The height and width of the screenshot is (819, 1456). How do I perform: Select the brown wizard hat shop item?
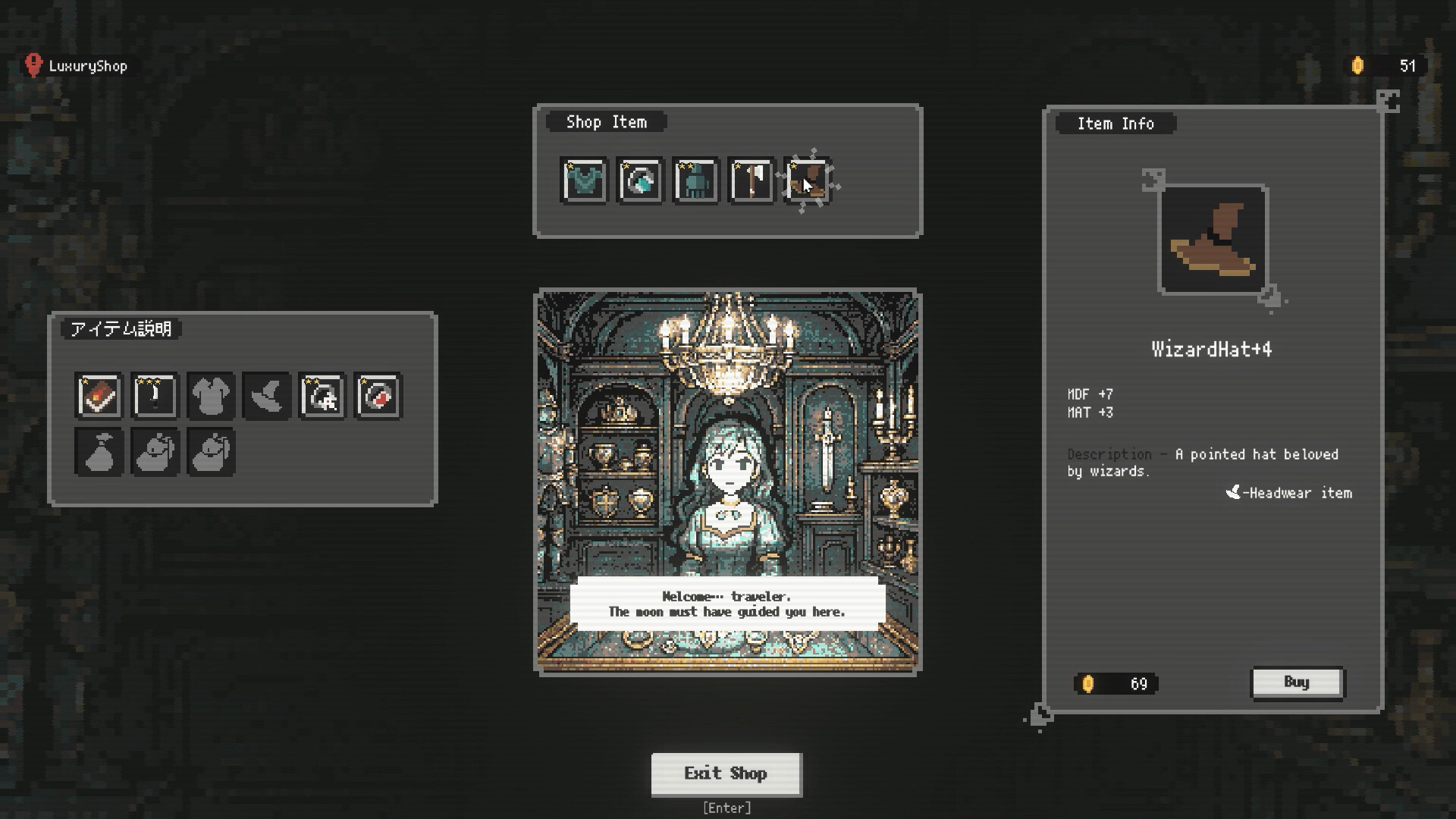click(807, 181)
